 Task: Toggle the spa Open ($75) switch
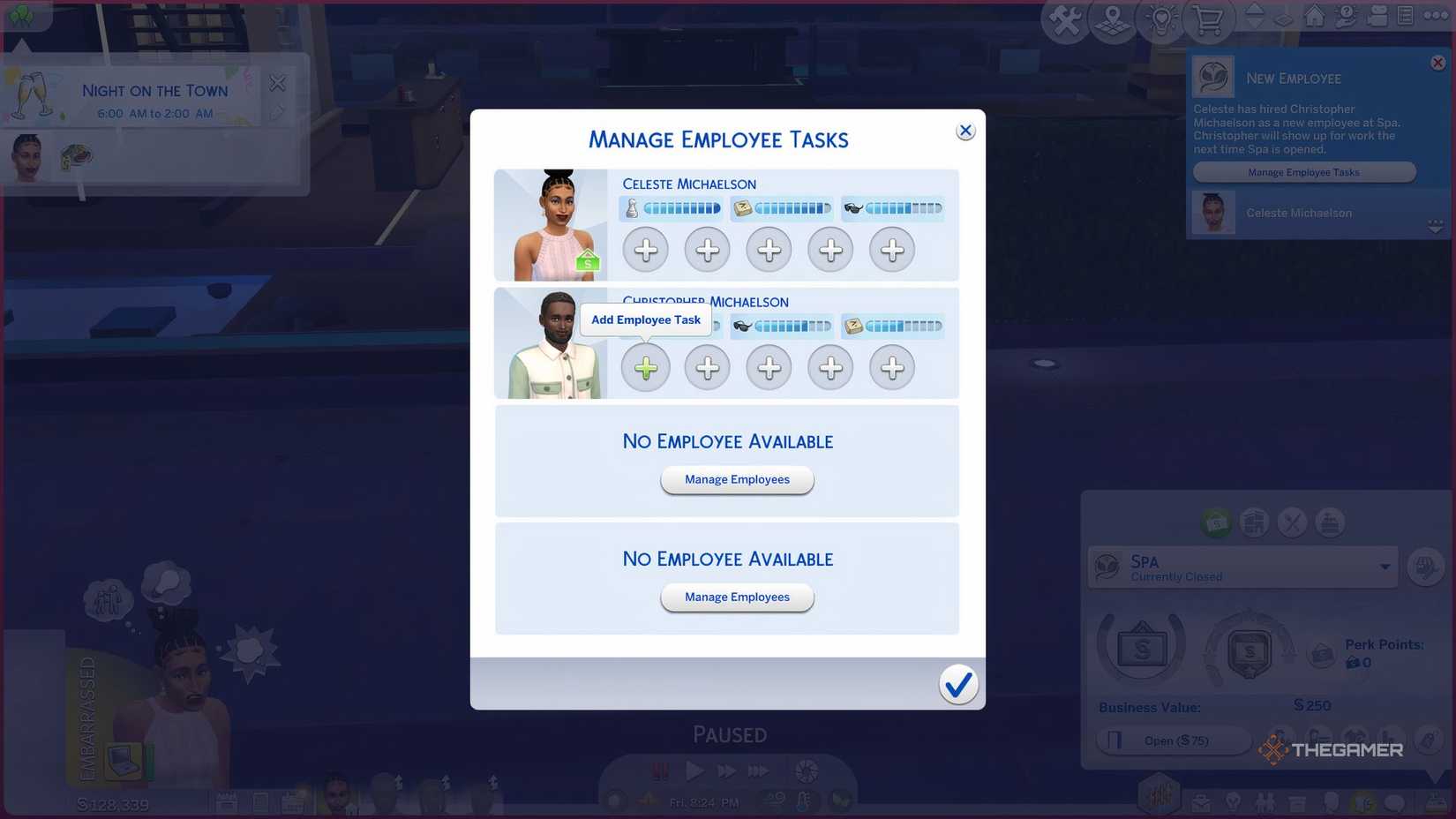[1174, 740]
